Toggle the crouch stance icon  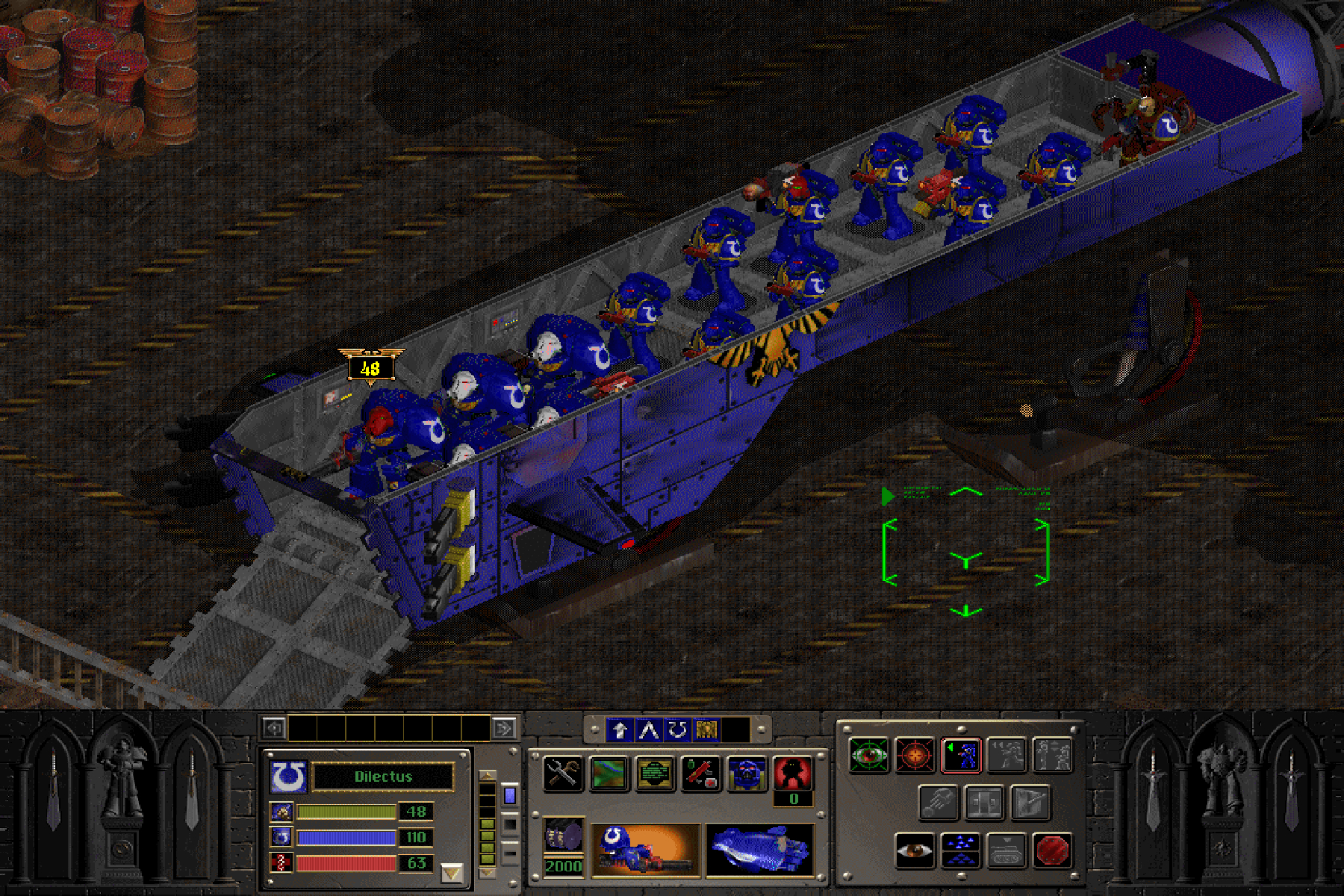point(650,730)
